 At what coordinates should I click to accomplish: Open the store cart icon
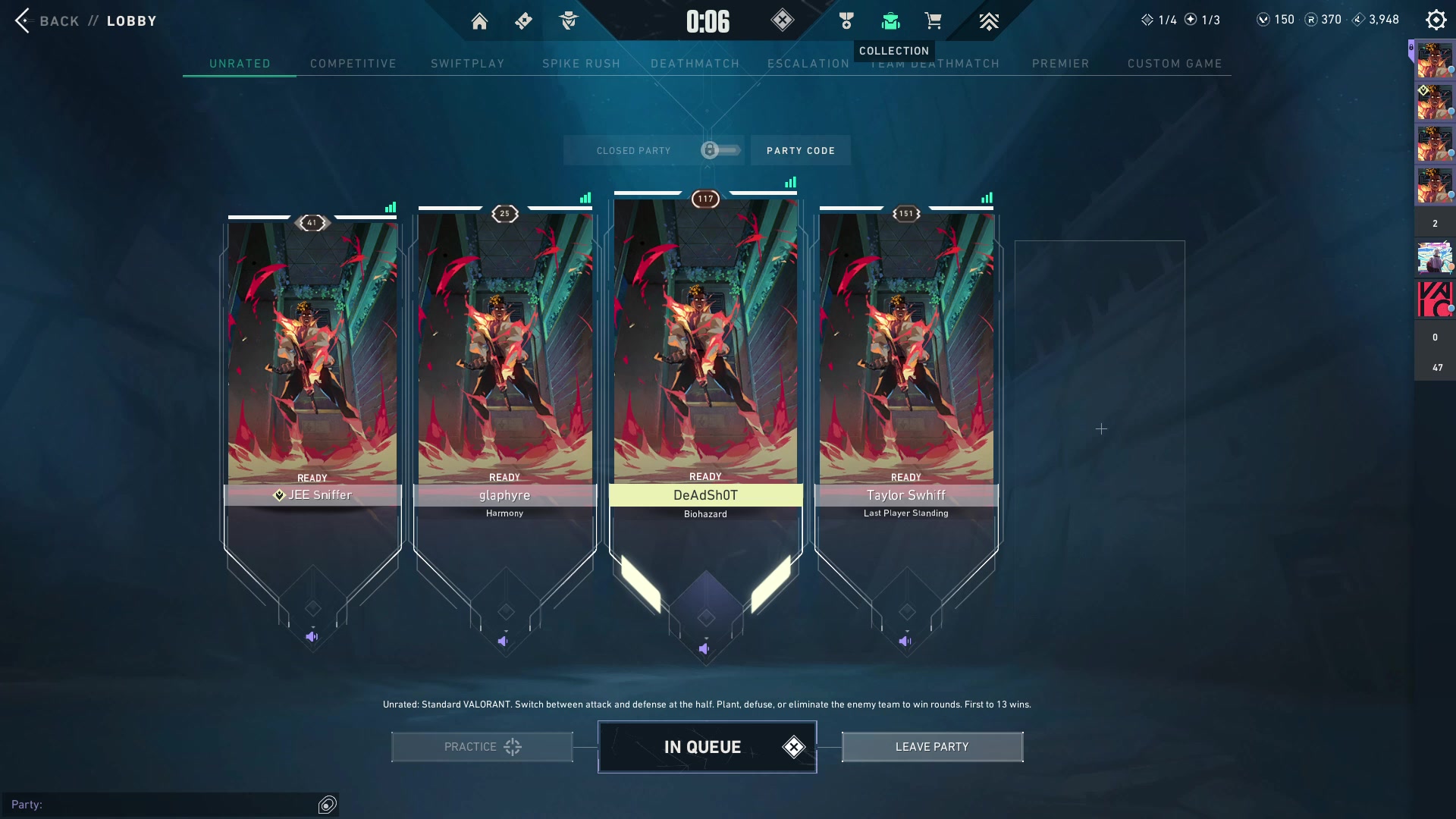(x=933, y=21)
